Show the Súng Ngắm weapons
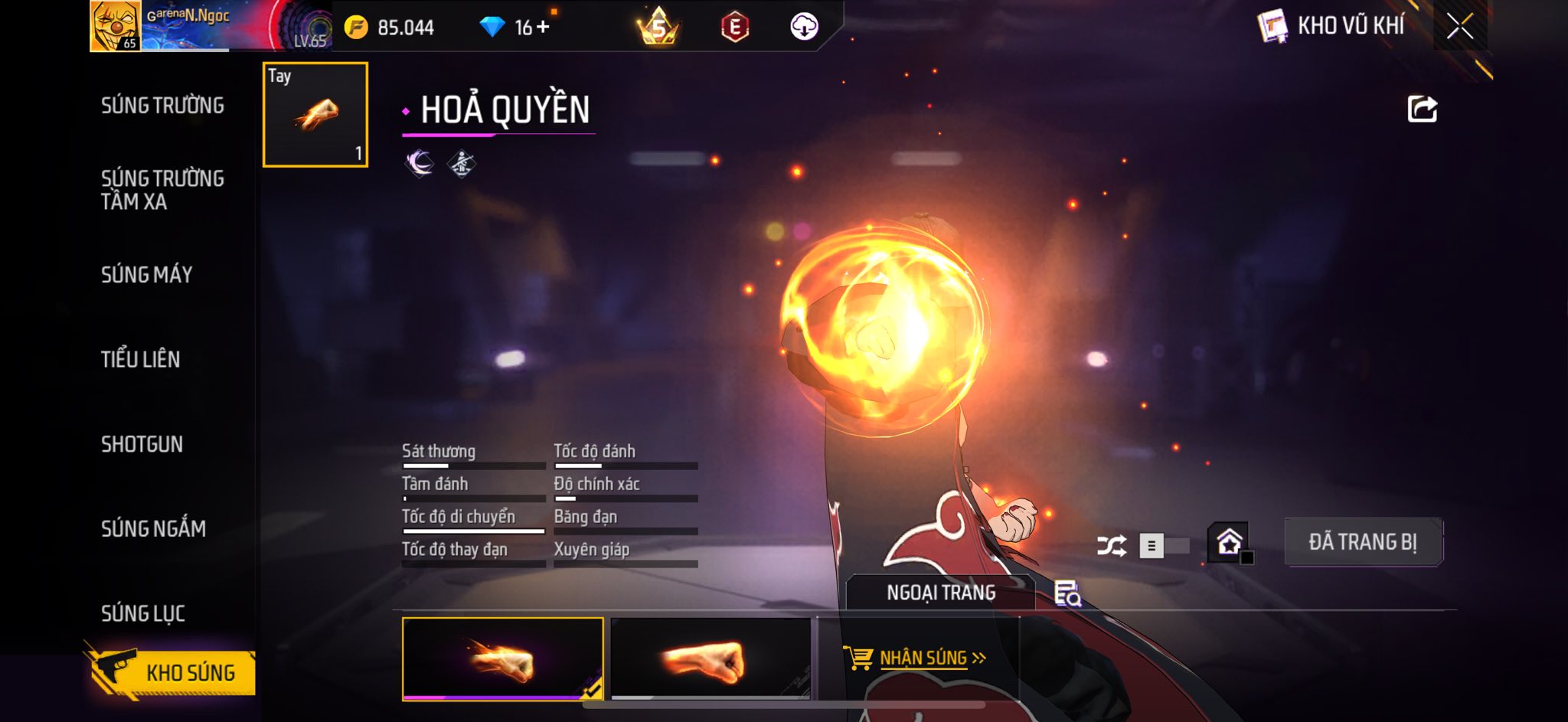1568x722 pixels. point(153,528)
